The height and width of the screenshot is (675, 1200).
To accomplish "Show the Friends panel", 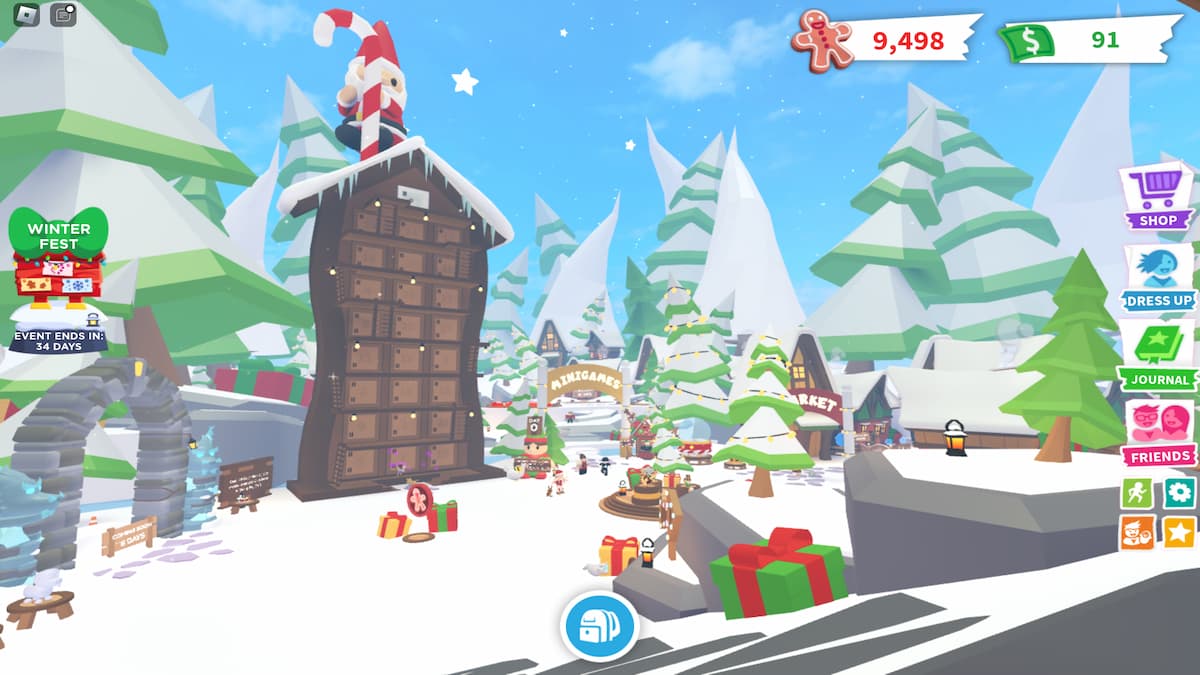I will (1158, 432).
